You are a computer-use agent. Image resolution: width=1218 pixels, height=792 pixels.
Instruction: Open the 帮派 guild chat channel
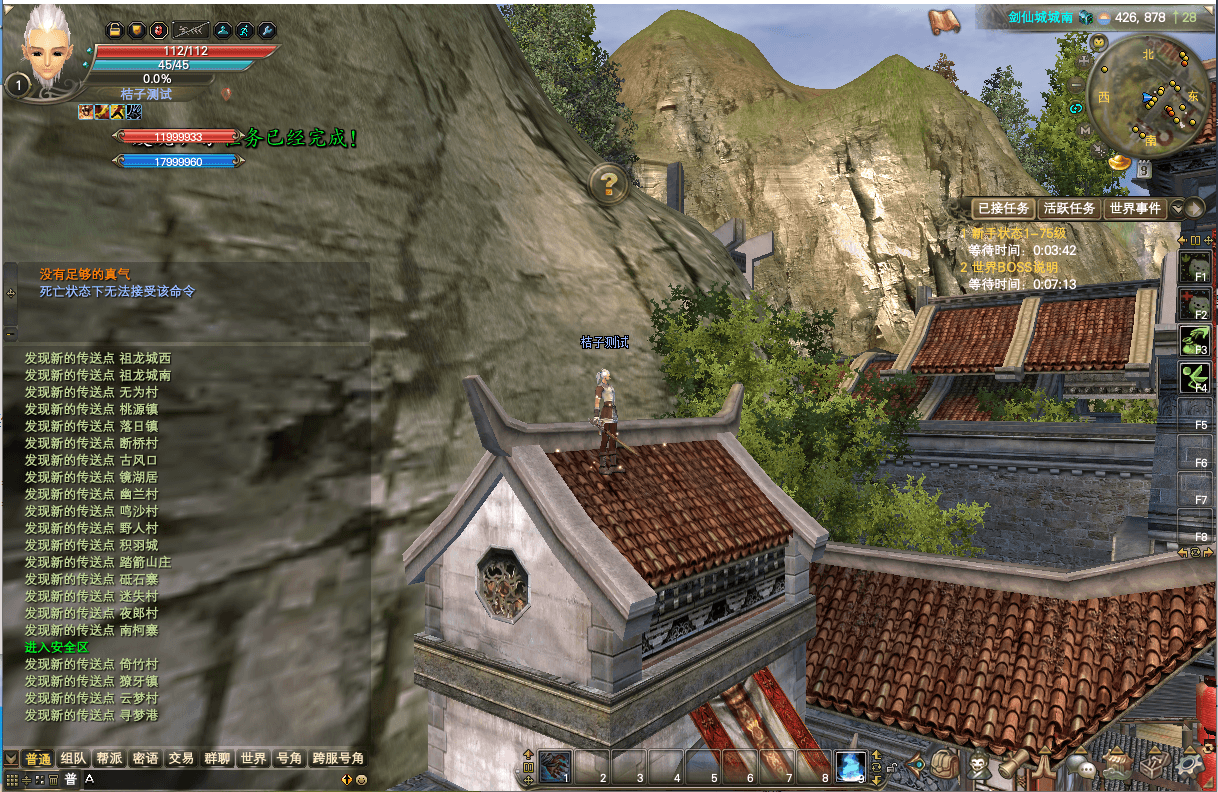pos(109,759)
